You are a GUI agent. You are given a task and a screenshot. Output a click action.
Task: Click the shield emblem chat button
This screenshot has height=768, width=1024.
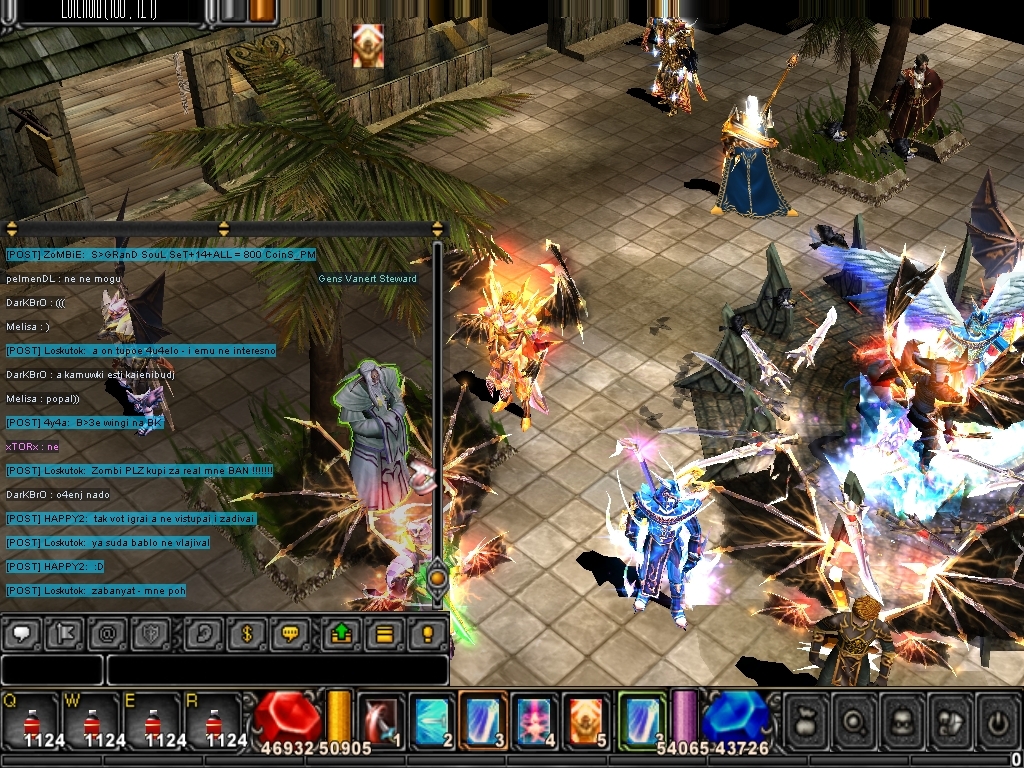pos(149,633)
